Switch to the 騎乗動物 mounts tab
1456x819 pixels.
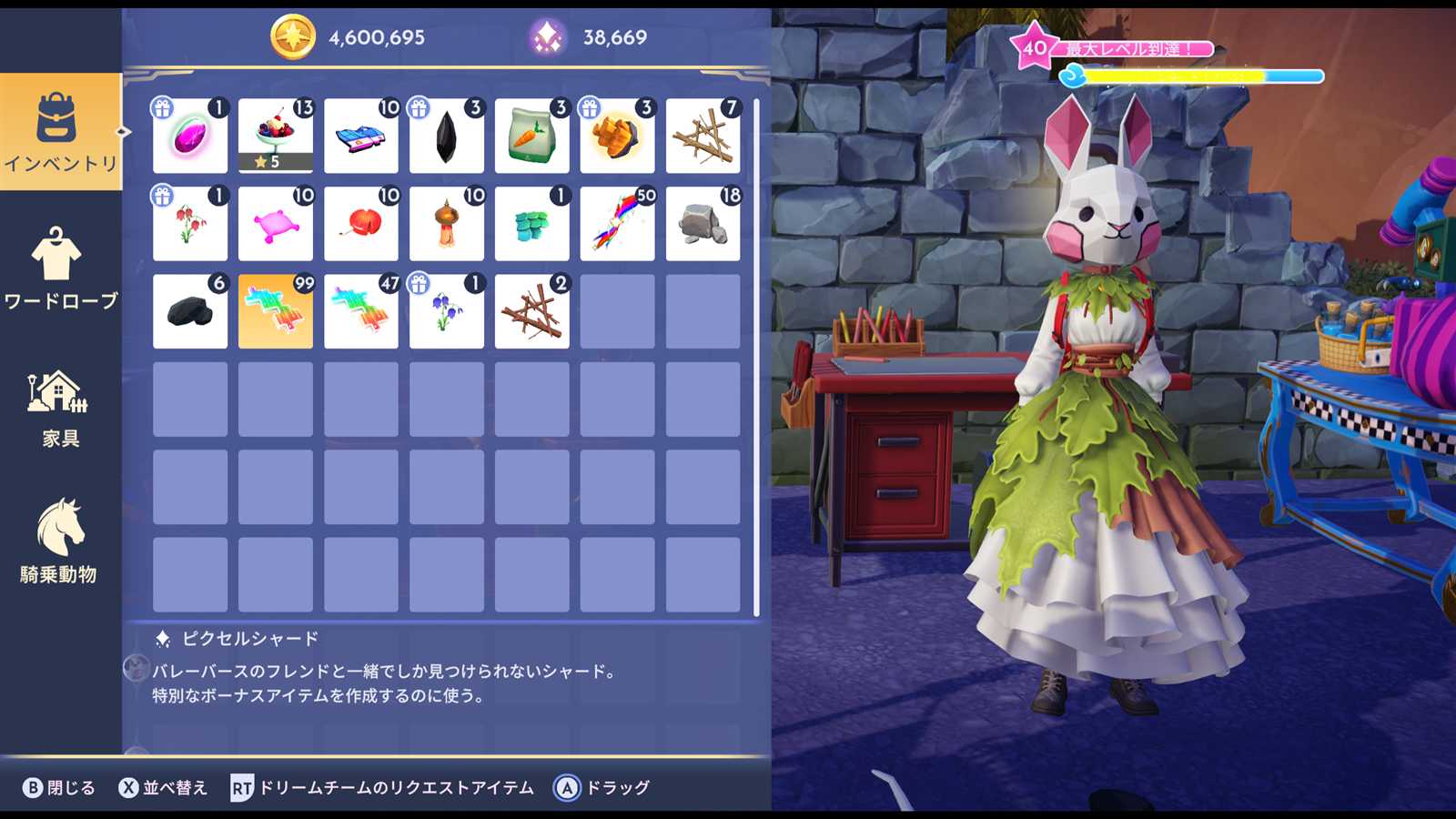click(60, 541)
